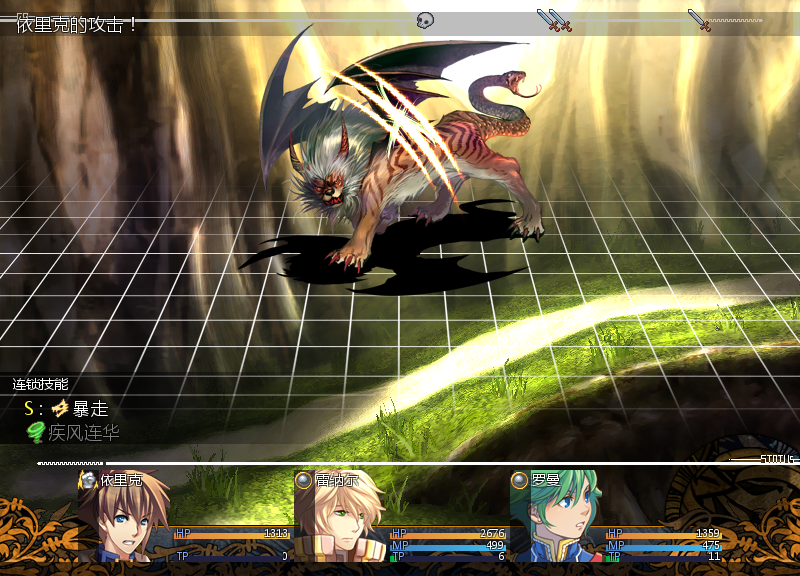
Task: Choose the 疾风连华 chain skill
Action: (x=83, y=433)
